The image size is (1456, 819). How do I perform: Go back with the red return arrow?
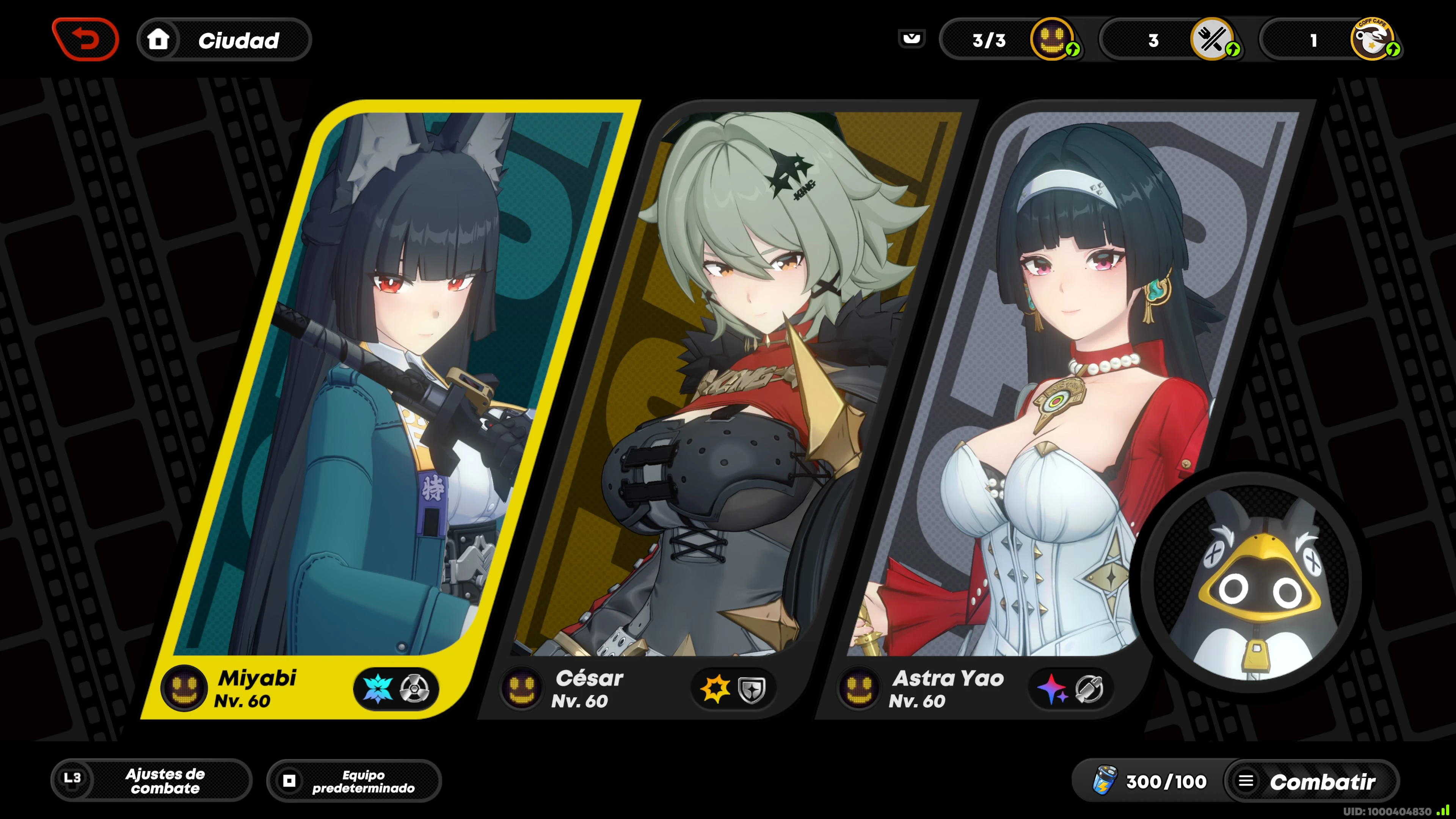[x=85, y=39]
